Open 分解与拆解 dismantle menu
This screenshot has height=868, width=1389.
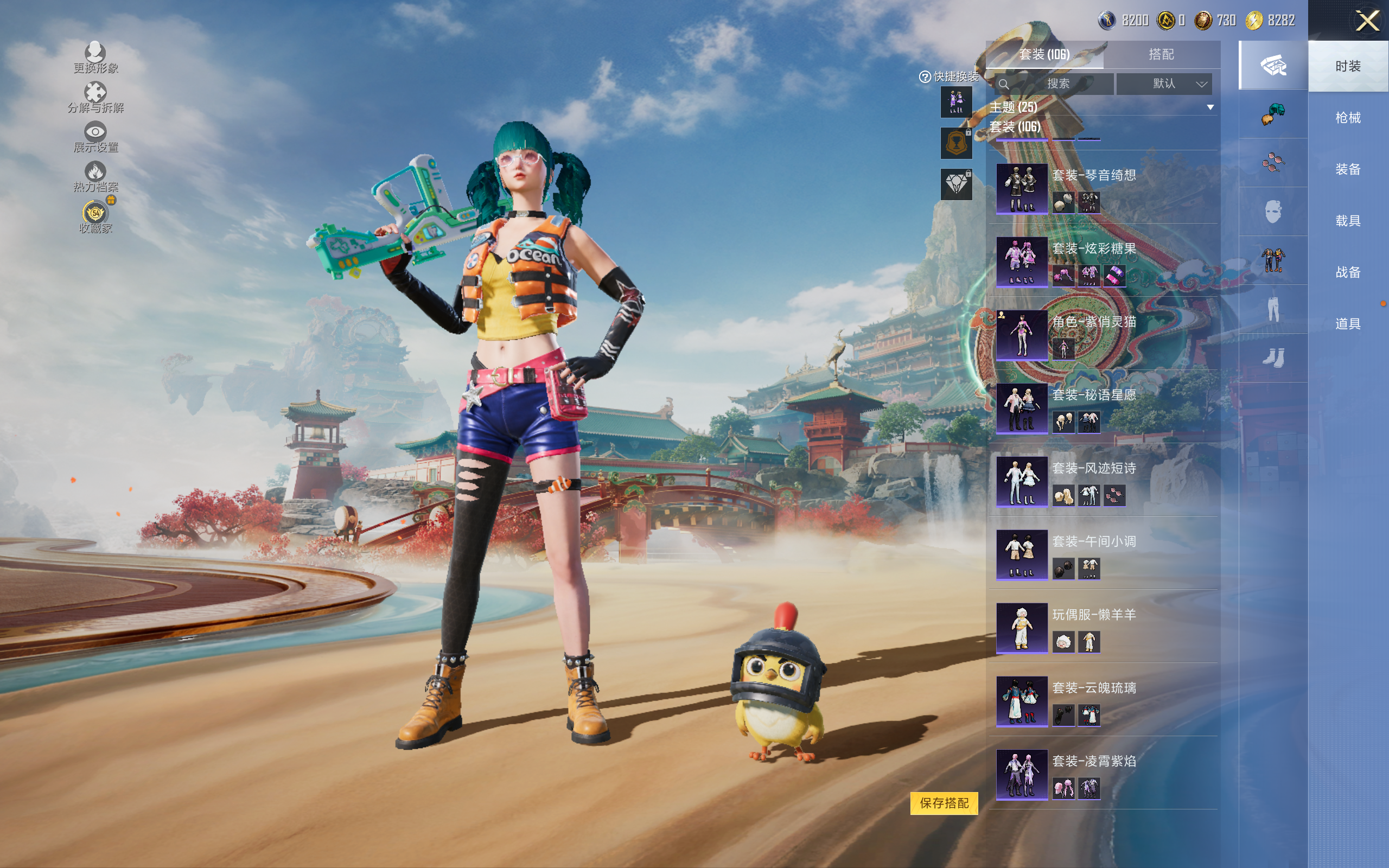95,98
